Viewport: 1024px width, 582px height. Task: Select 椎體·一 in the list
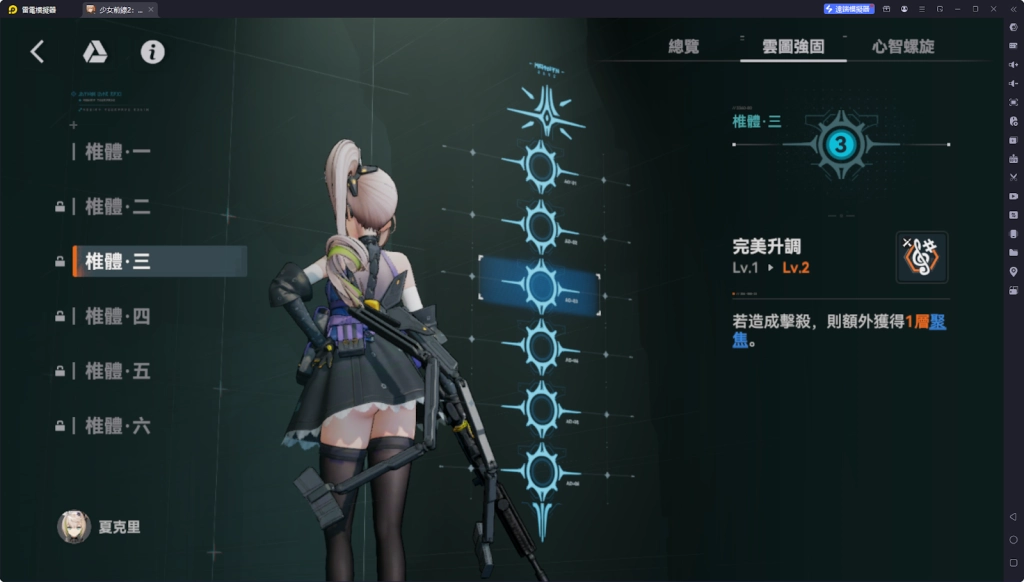coord(118,152)
